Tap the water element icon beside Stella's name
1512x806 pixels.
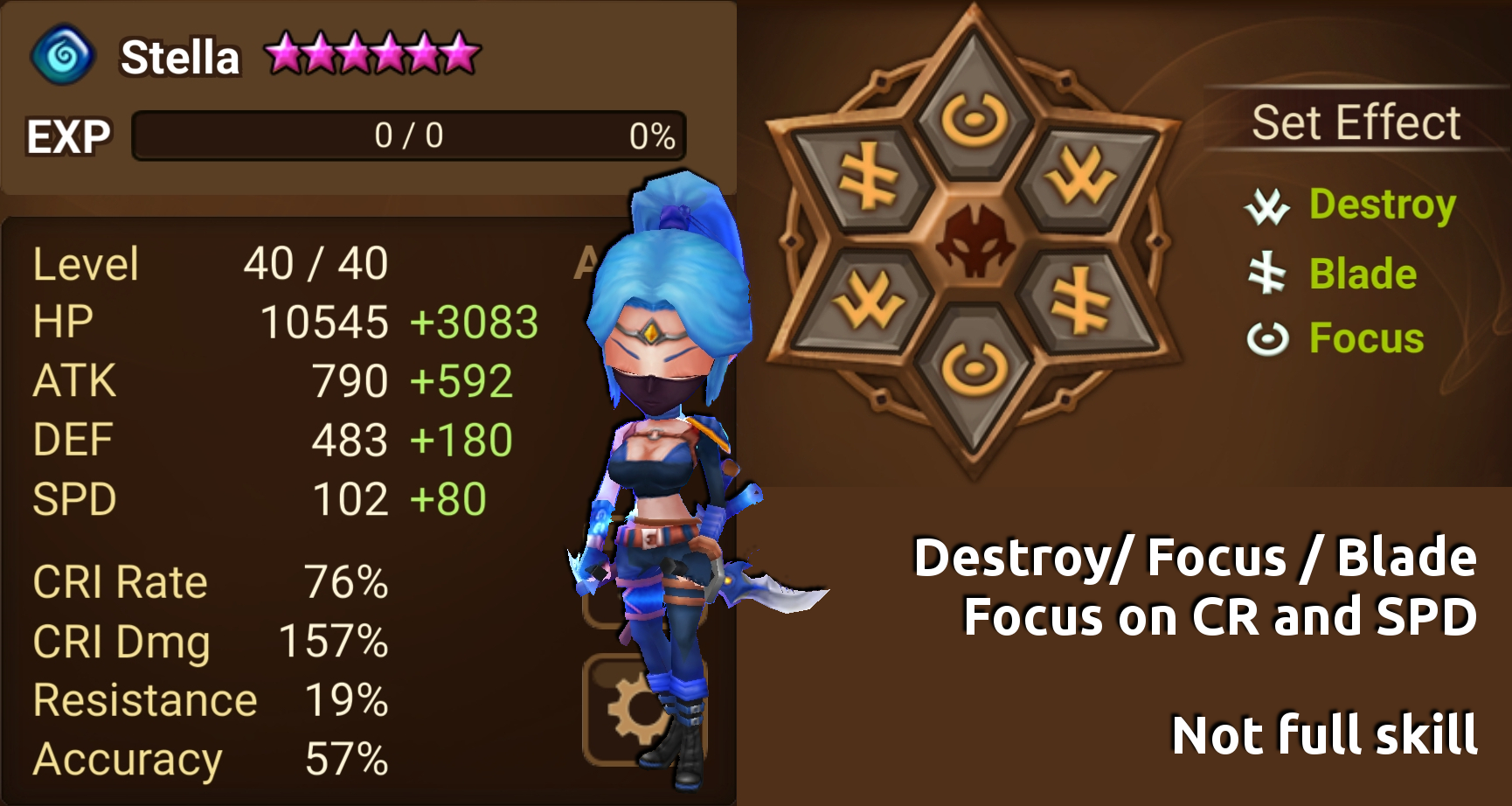point(65,56)
